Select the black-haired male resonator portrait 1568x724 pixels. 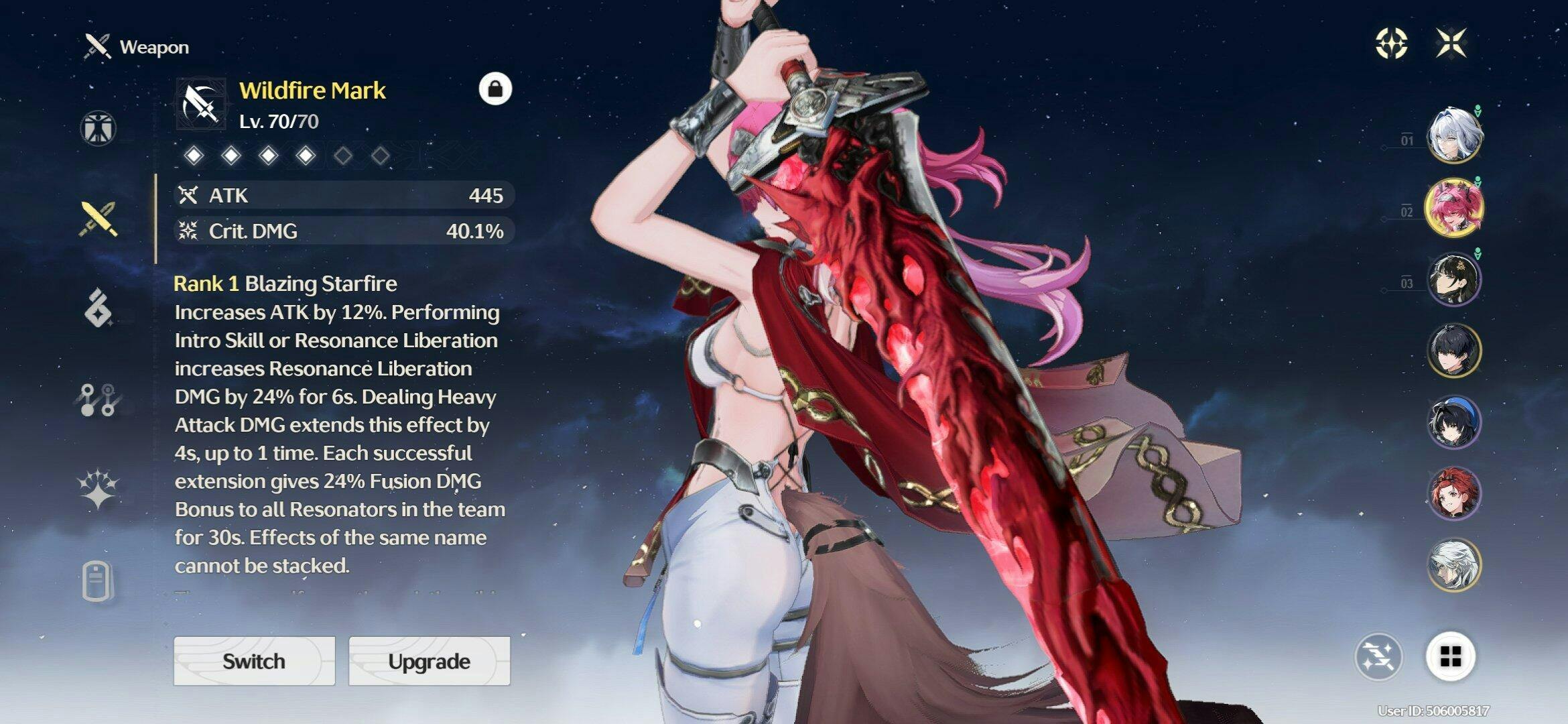(x=1453, y=351)
